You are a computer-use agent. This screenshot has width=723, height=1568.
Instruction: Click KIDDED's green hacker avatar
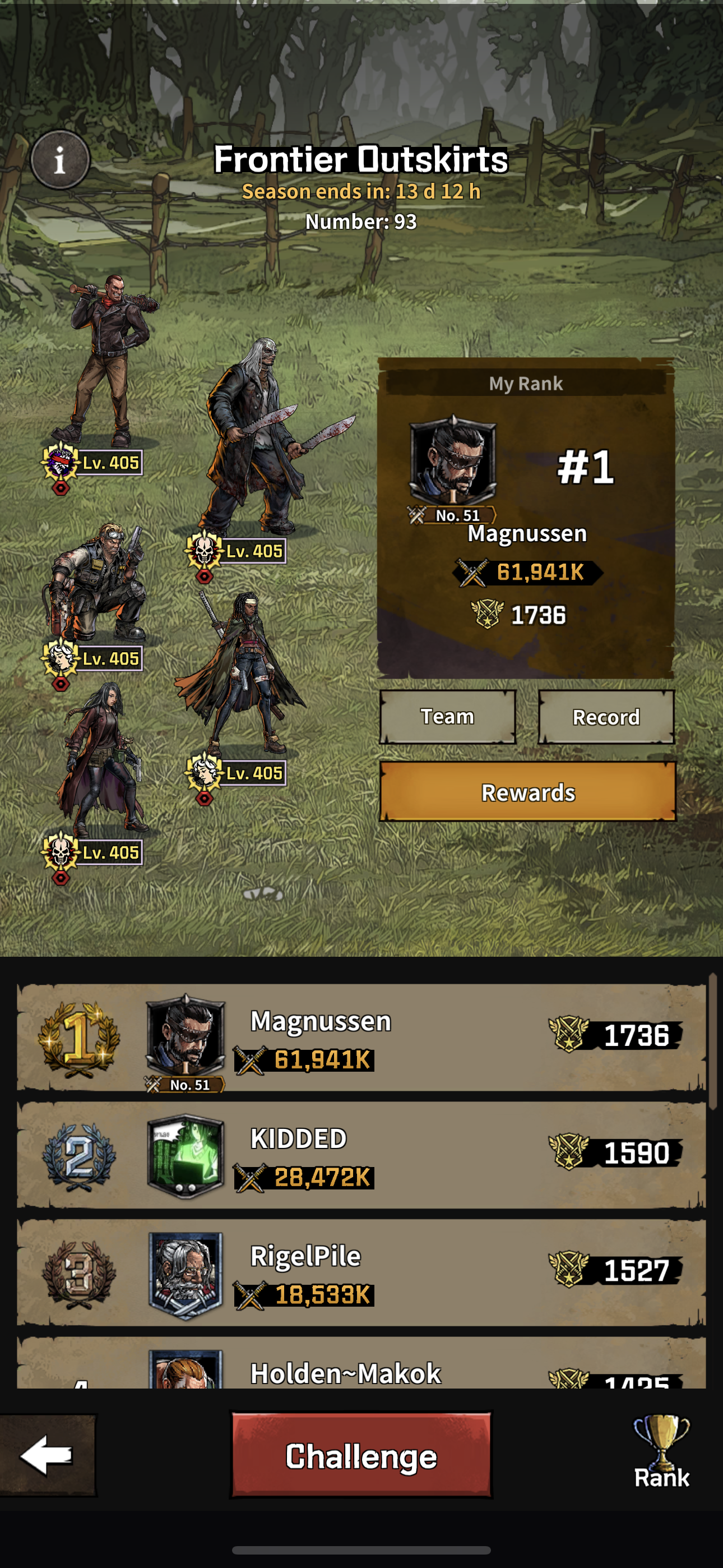coord(186,1156)
